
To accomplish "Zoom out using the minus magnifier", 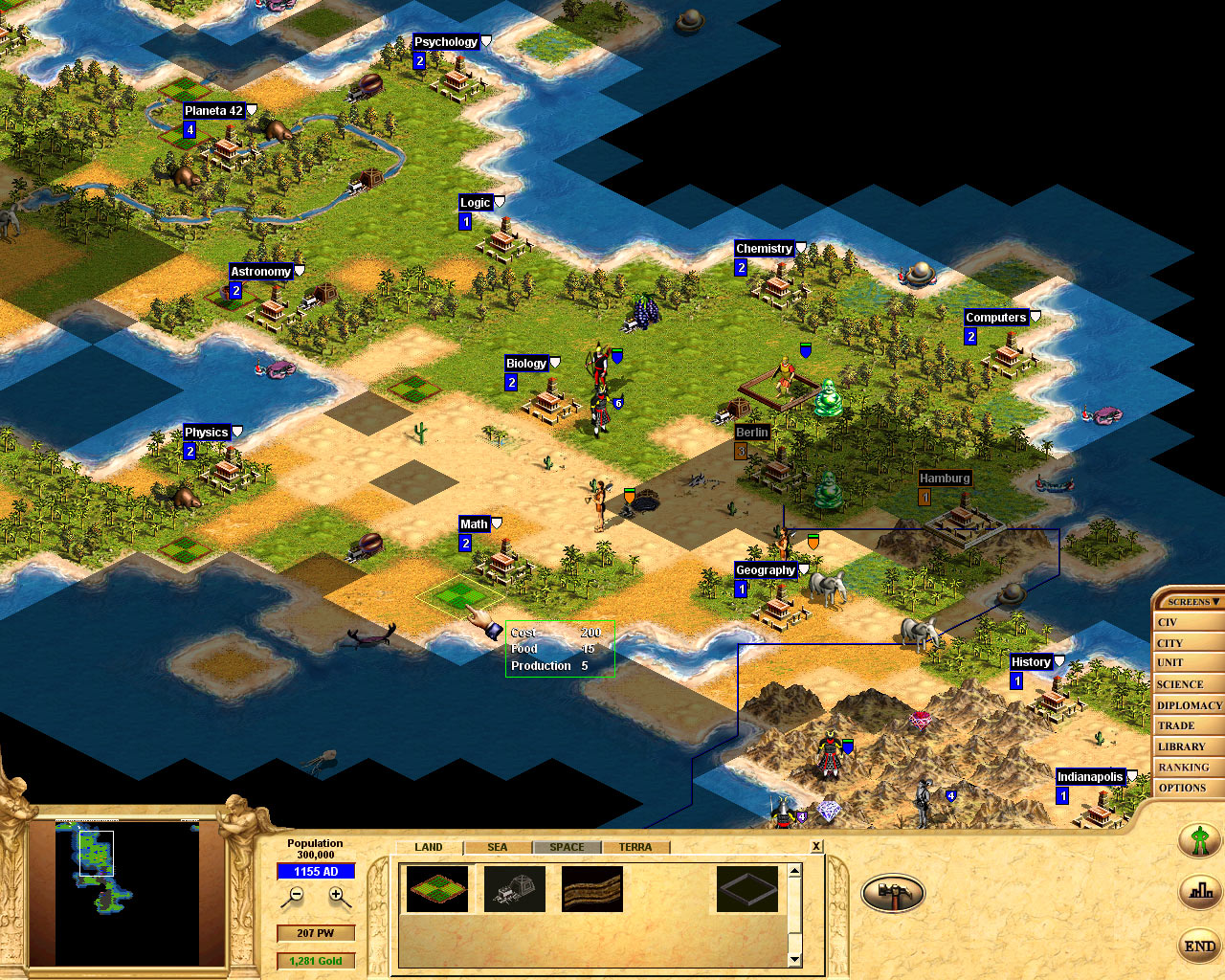I will coord(297,895).
